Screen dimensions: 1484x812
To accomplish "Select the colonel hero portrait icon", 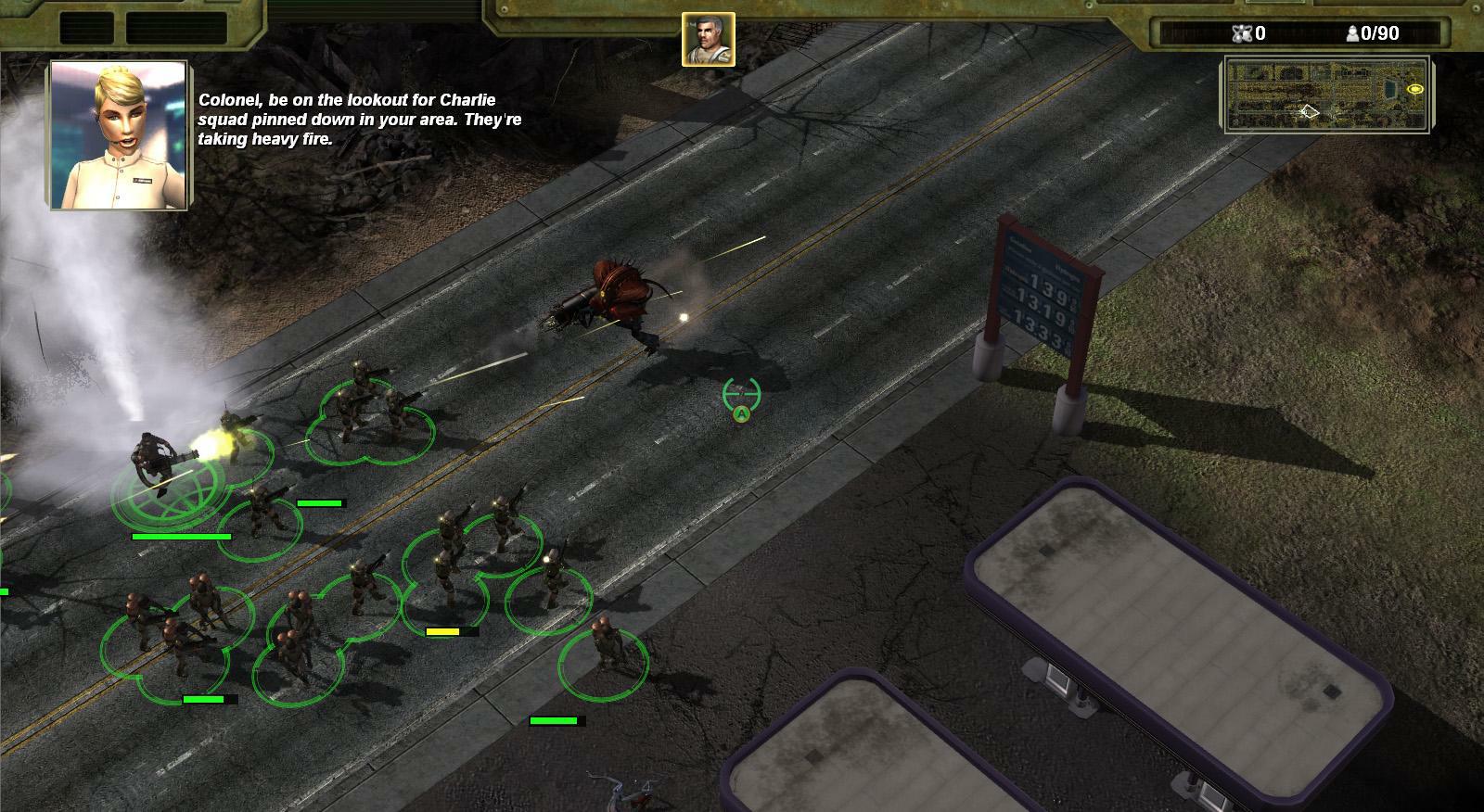I will [709, 40].
